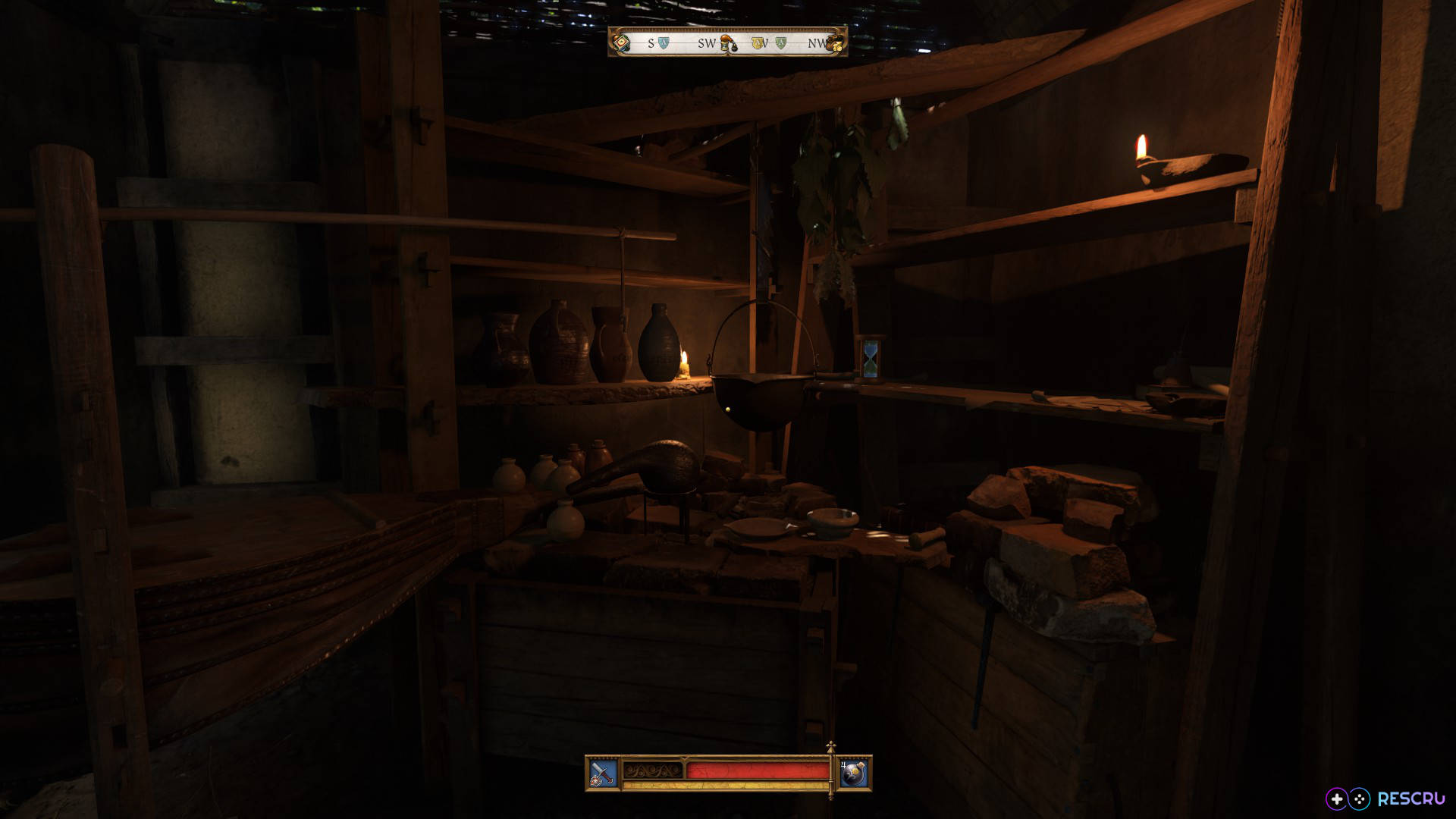Viewport: 1456px width, 819px height.
Task: Click the gold coins trader marker
Action: point(835,43)
